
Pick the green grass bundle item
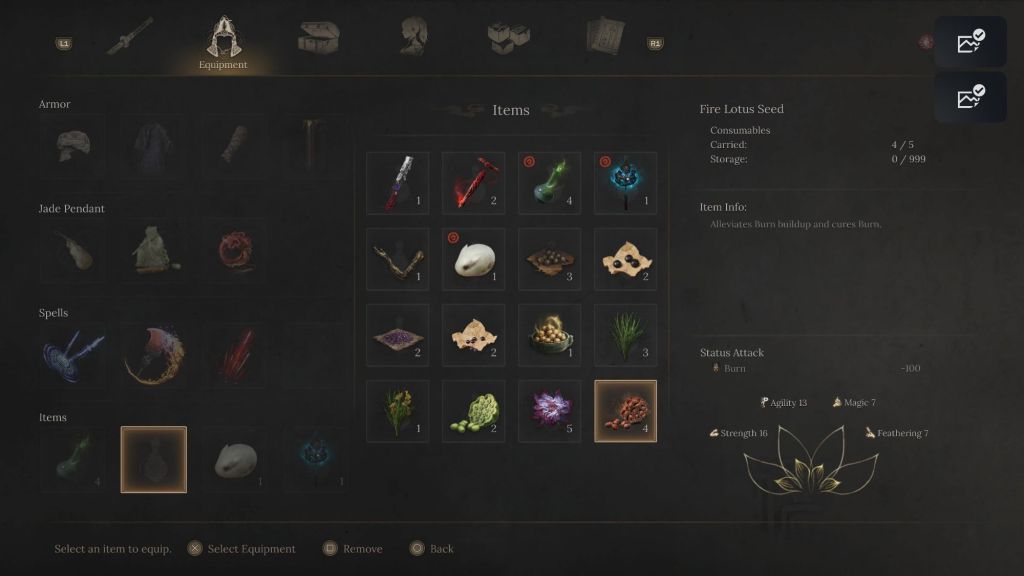[625, 335]
